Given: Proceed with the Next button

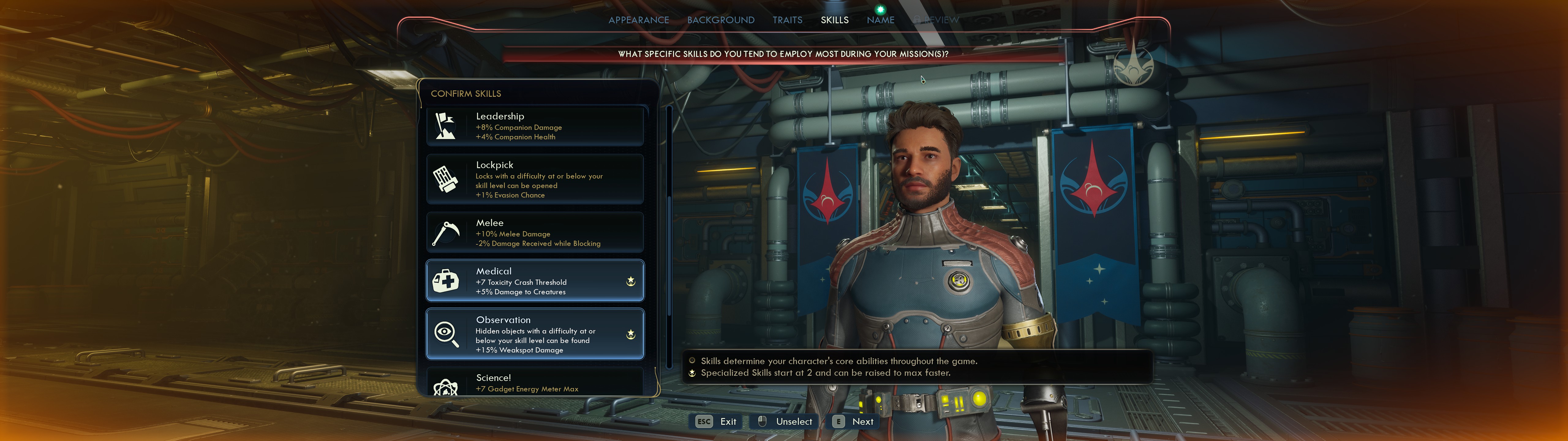Looking at the screenshot, I should coord(855,421).
